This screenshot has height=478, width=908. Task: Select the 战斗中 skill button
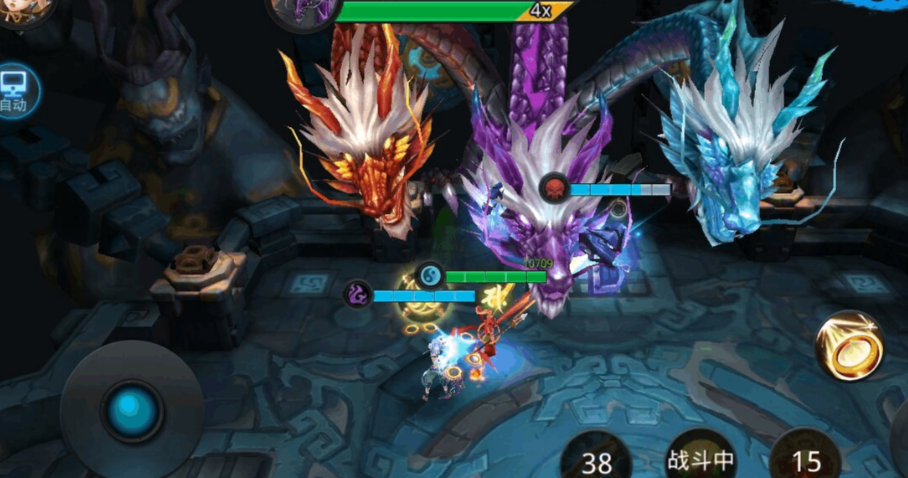tap(701, 456)
